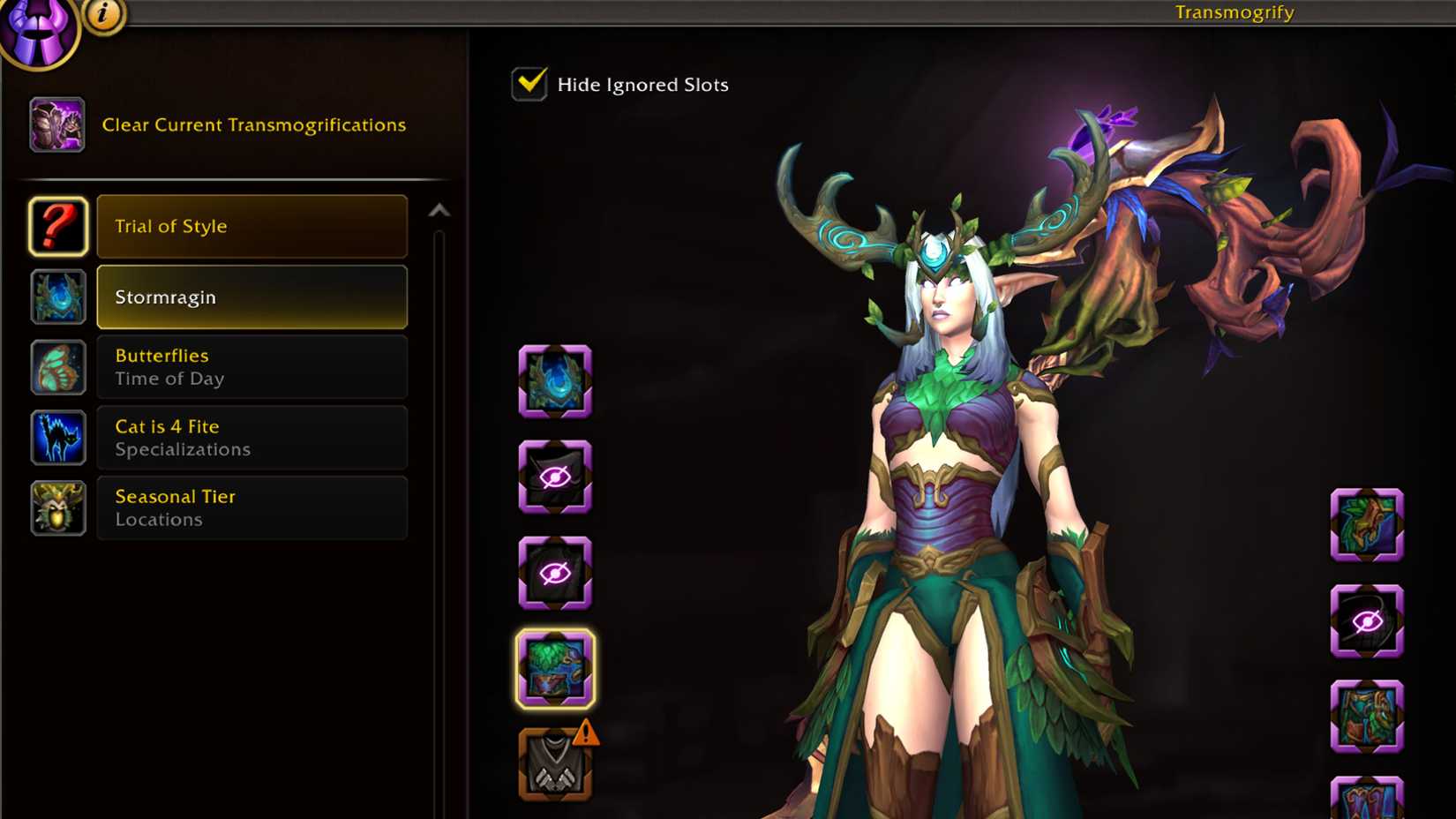
Task: Select the head slot item icon
Action: [x=554, y=382]
